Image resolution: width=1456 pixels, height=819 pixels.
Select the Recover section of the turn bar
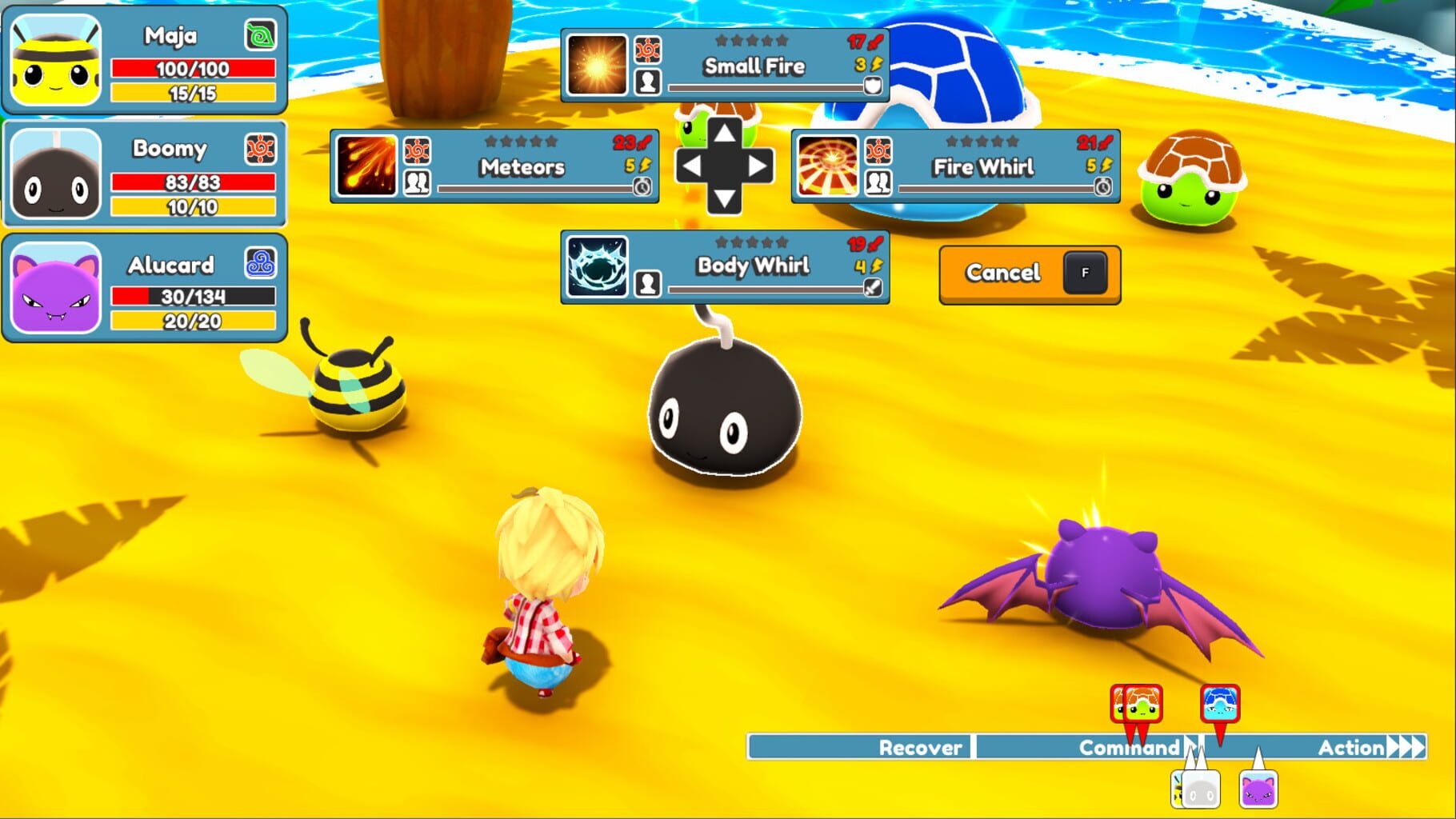(920, 748)
